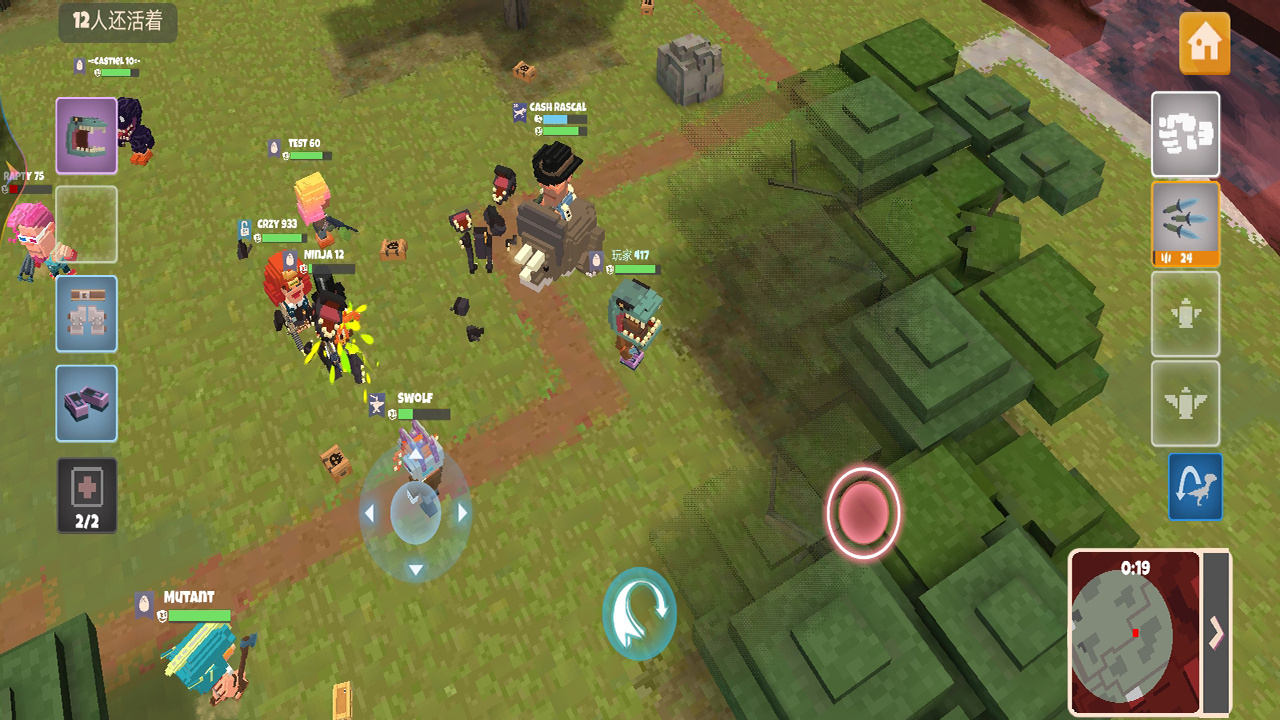Select the fist punch attack icon

(1185, 134)
